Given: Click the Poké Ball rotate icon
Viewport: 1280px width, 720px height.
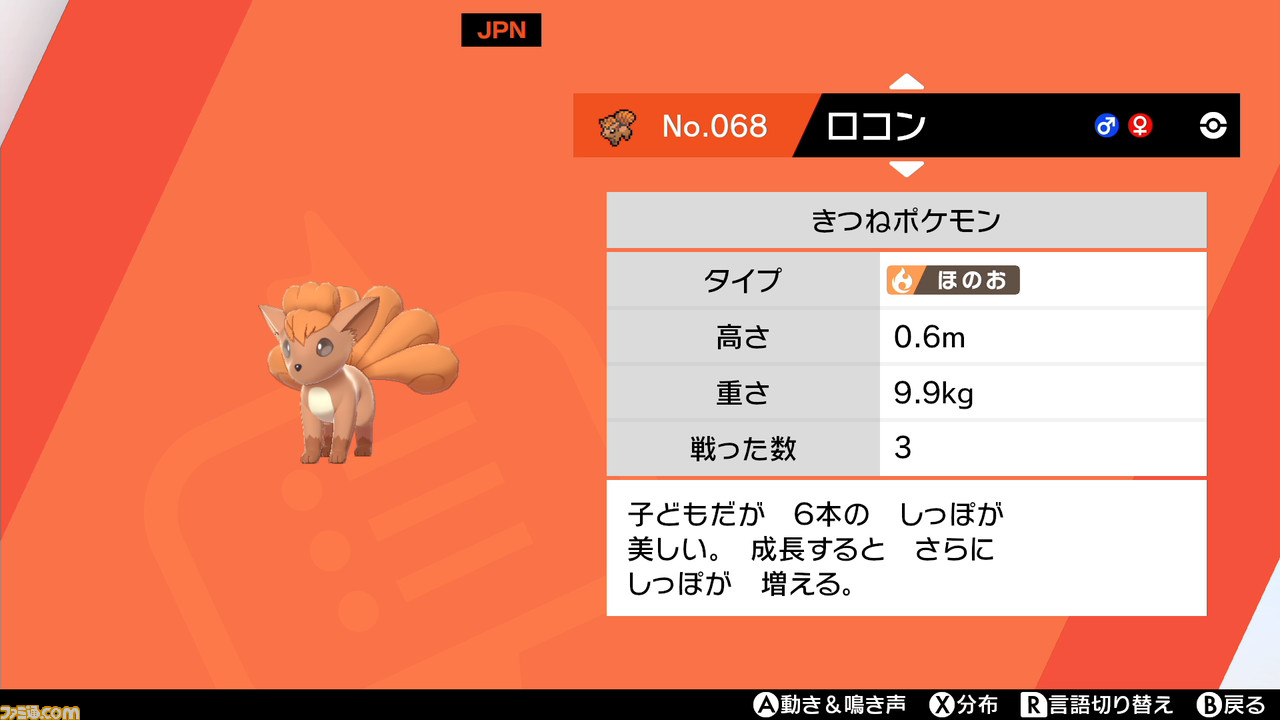Looking at the screenshot, I should tap(1211, 126).
